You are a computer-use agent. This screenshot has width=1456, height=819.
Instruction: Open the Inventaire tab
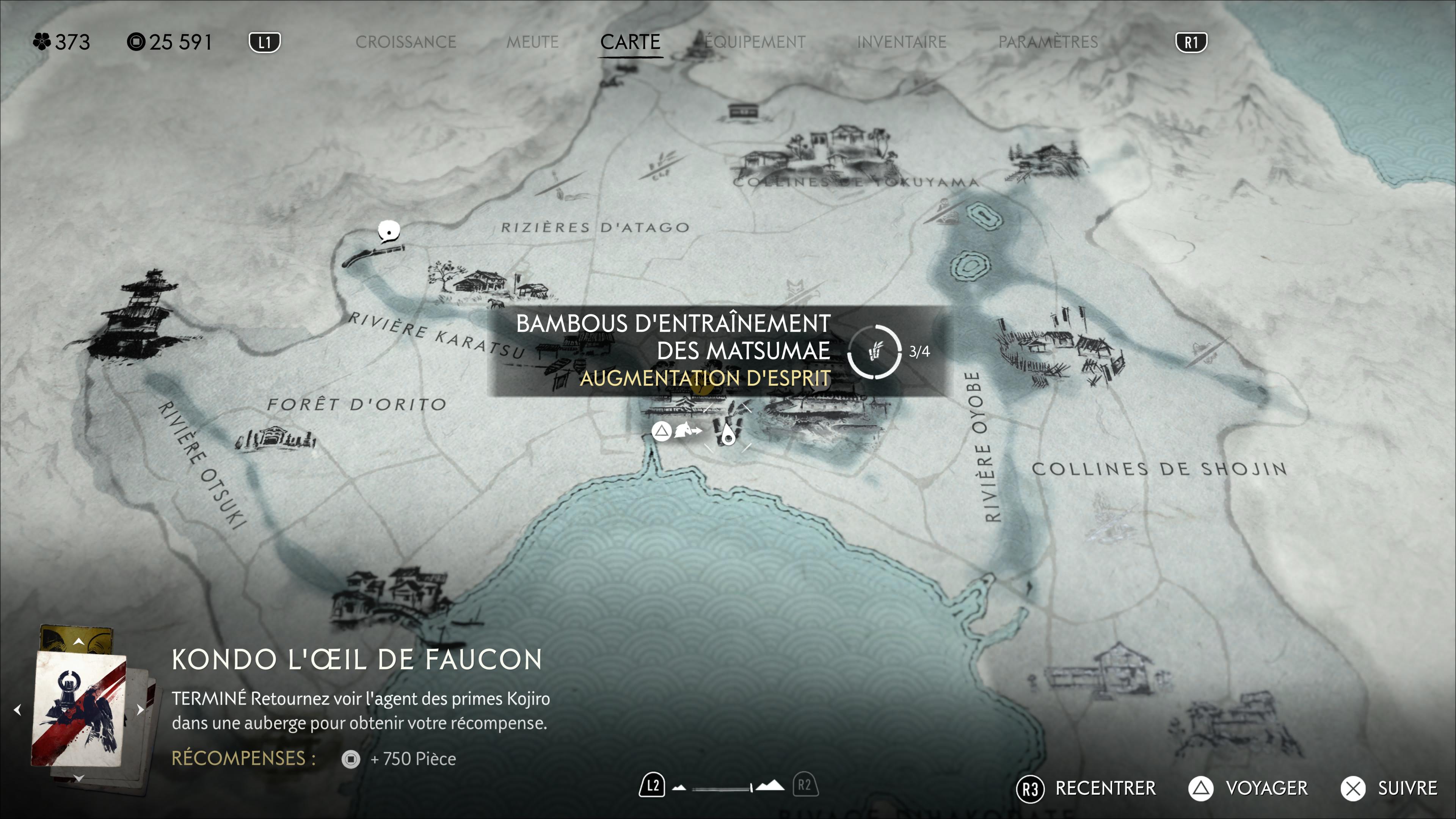pos(901,42)
